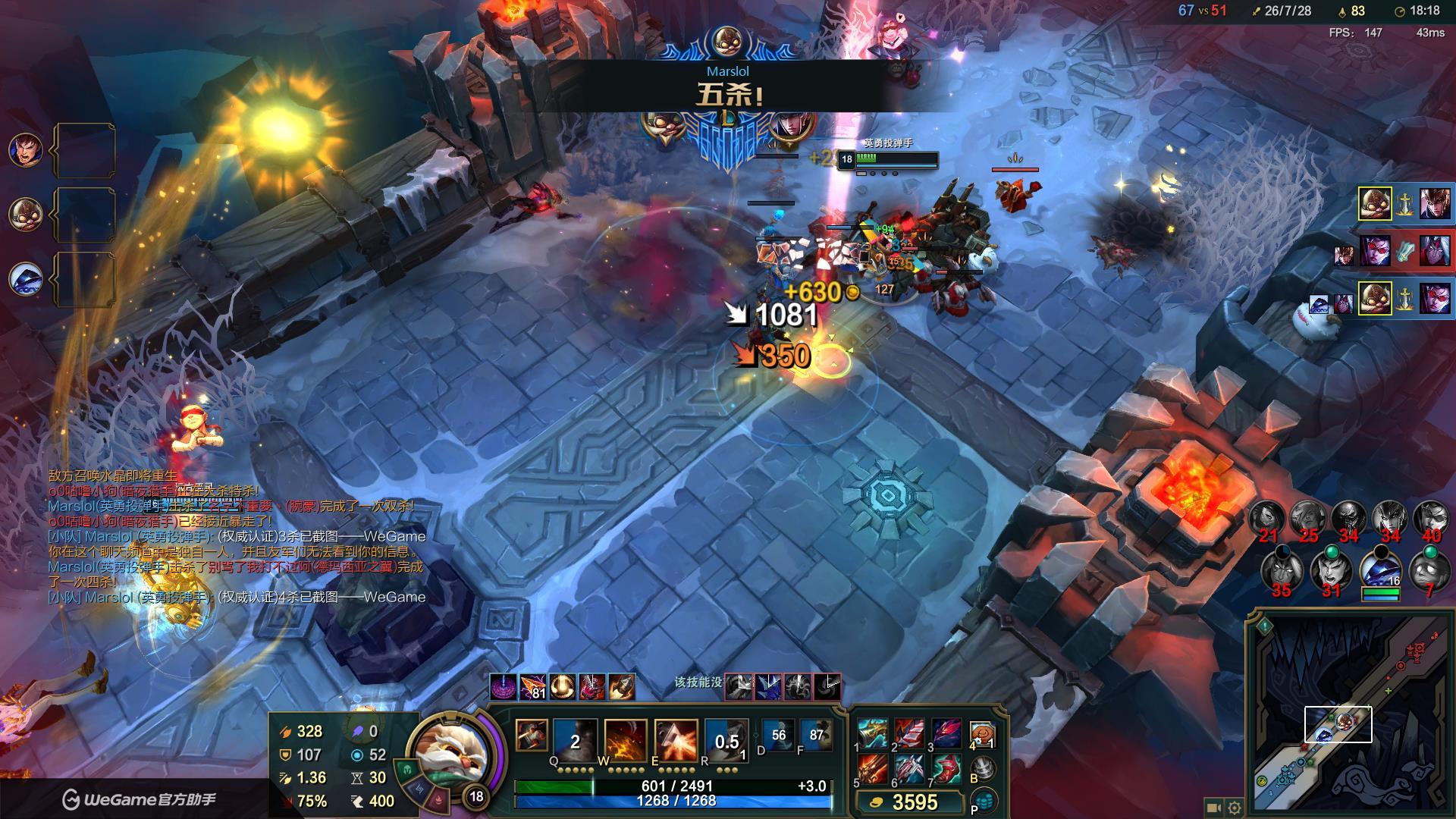Image resolution: width=1456 pixels, height=819 pixels.
Task: Toggle the camera lock button below the minimap
Action: [1213, 808]
